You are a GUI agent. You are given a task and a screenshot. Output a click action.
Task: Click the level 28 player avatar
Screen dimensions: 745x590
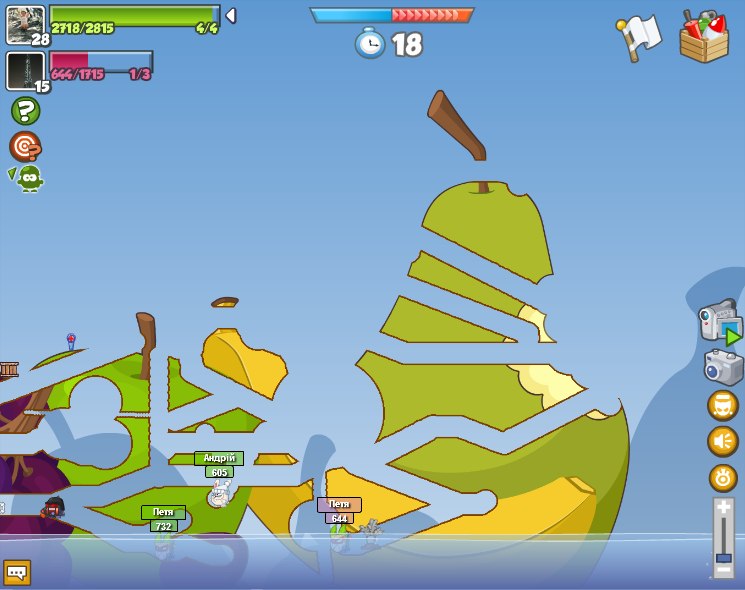[x=25, y=24]
